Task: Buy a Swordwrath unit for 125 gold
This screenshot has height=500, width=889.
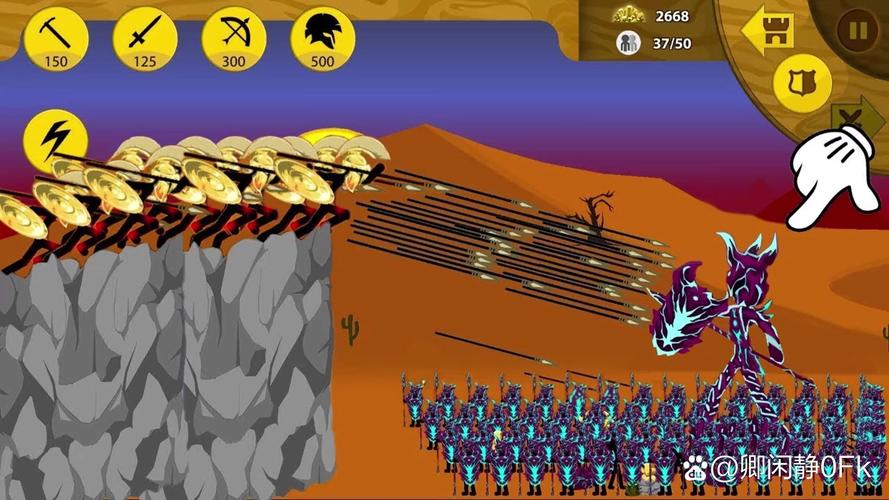Action: (x=145, y=38)
